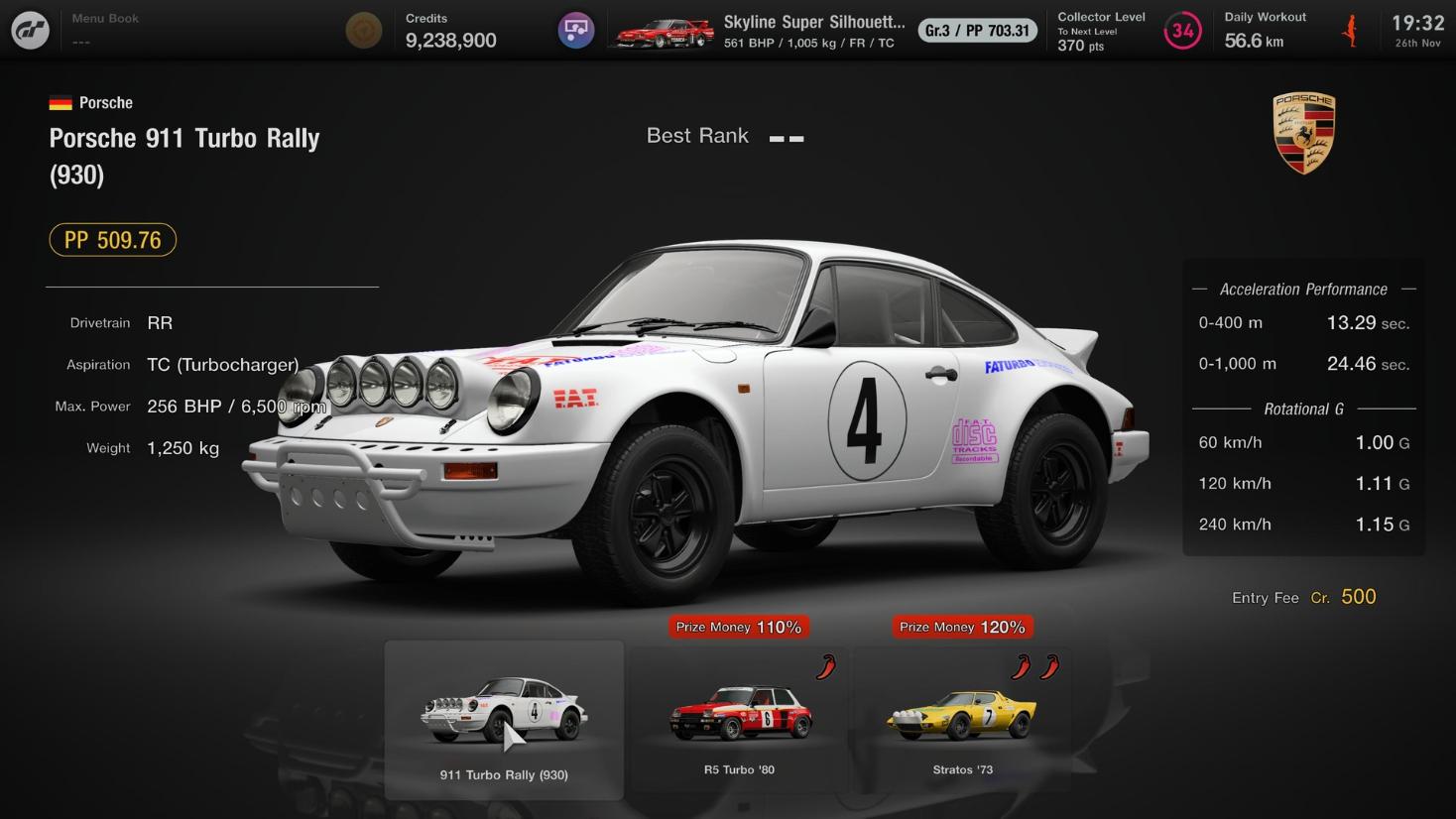Toggle the first Best Rank indicator
This screenshot has height=819, width=1456.
click(775, 140)
